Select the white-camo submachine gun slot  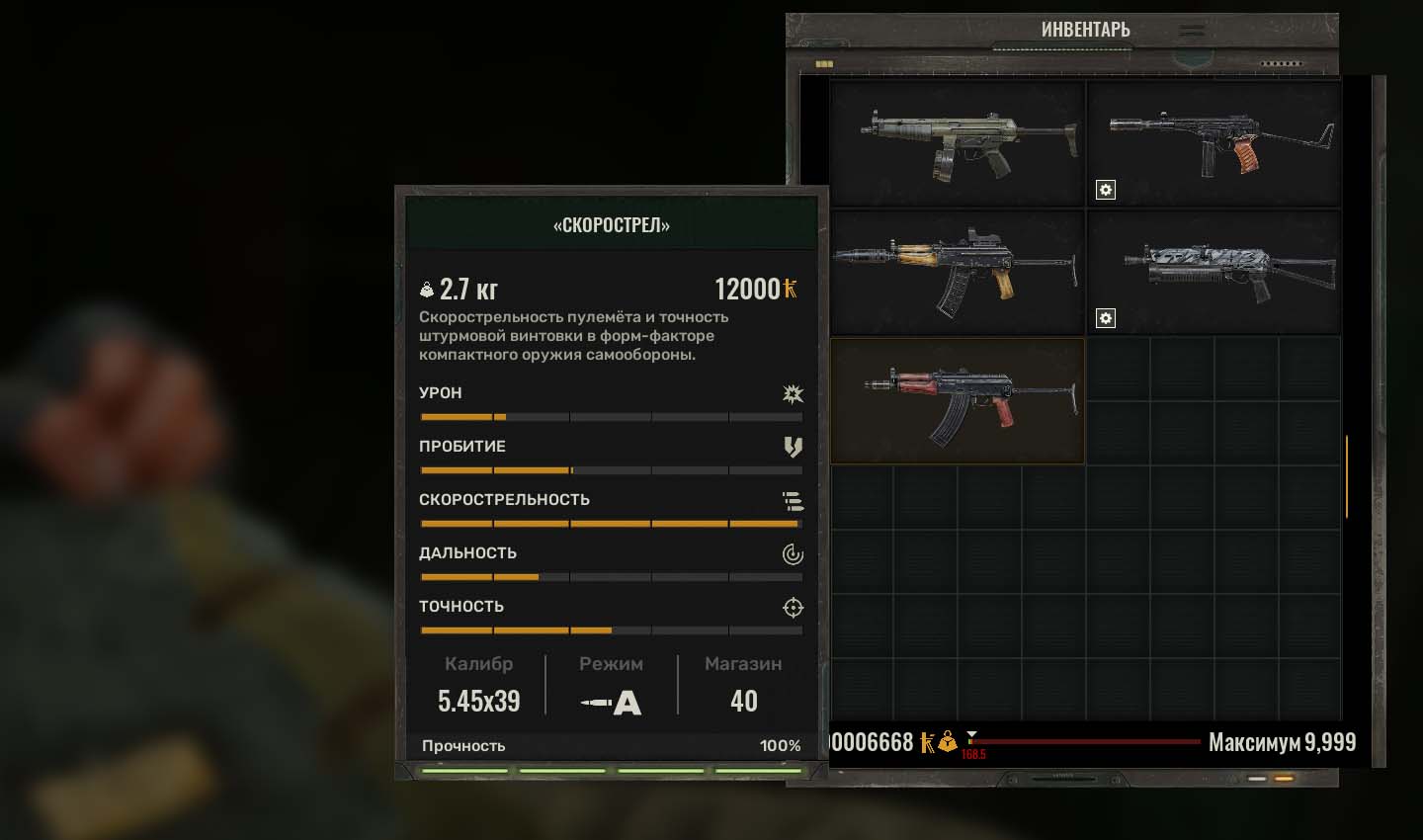pos(1214,272)
